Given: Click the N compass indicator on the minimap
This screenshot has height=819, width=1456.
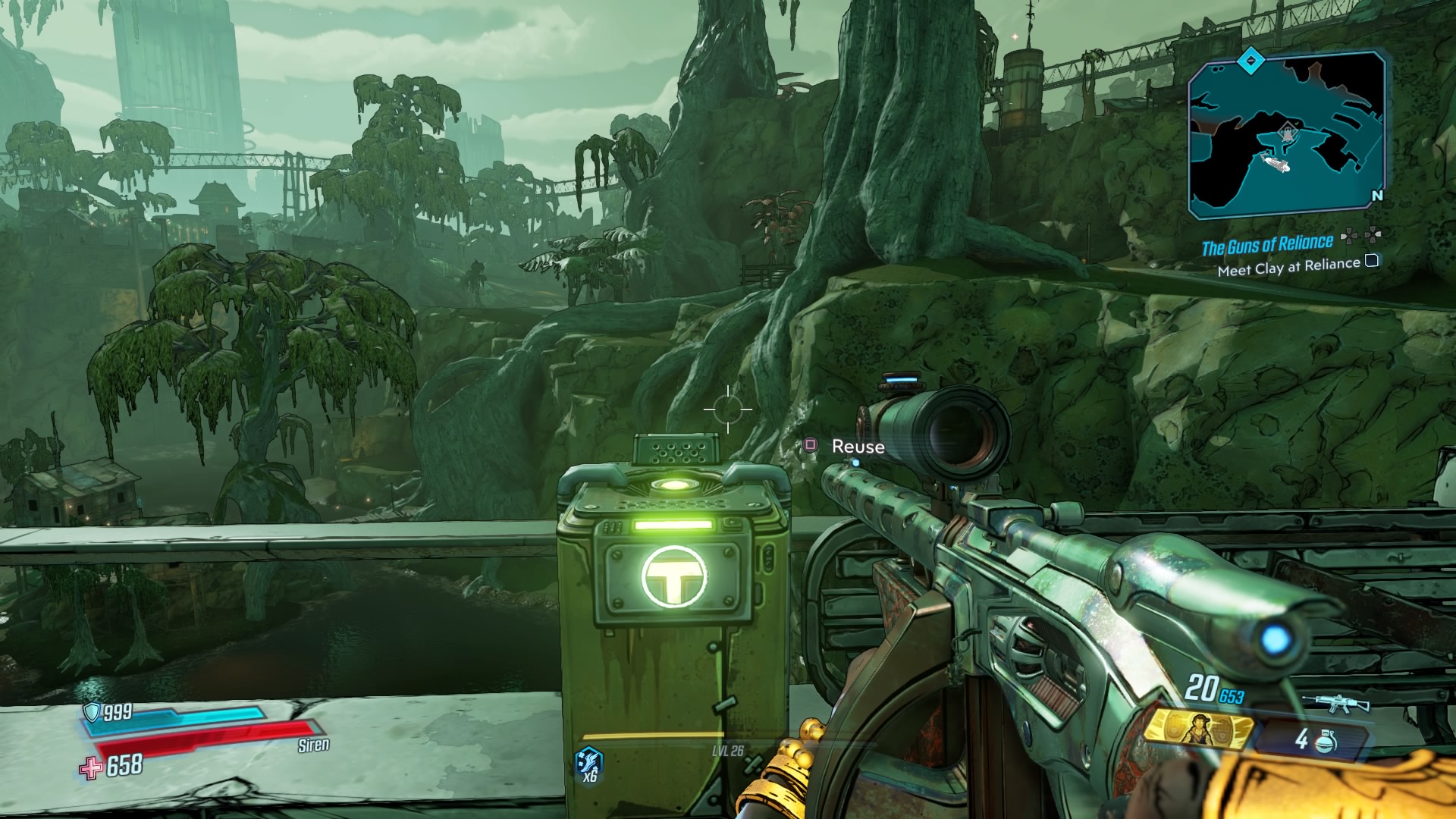Looking at the screenshot, I should [x=1379, y=195].
